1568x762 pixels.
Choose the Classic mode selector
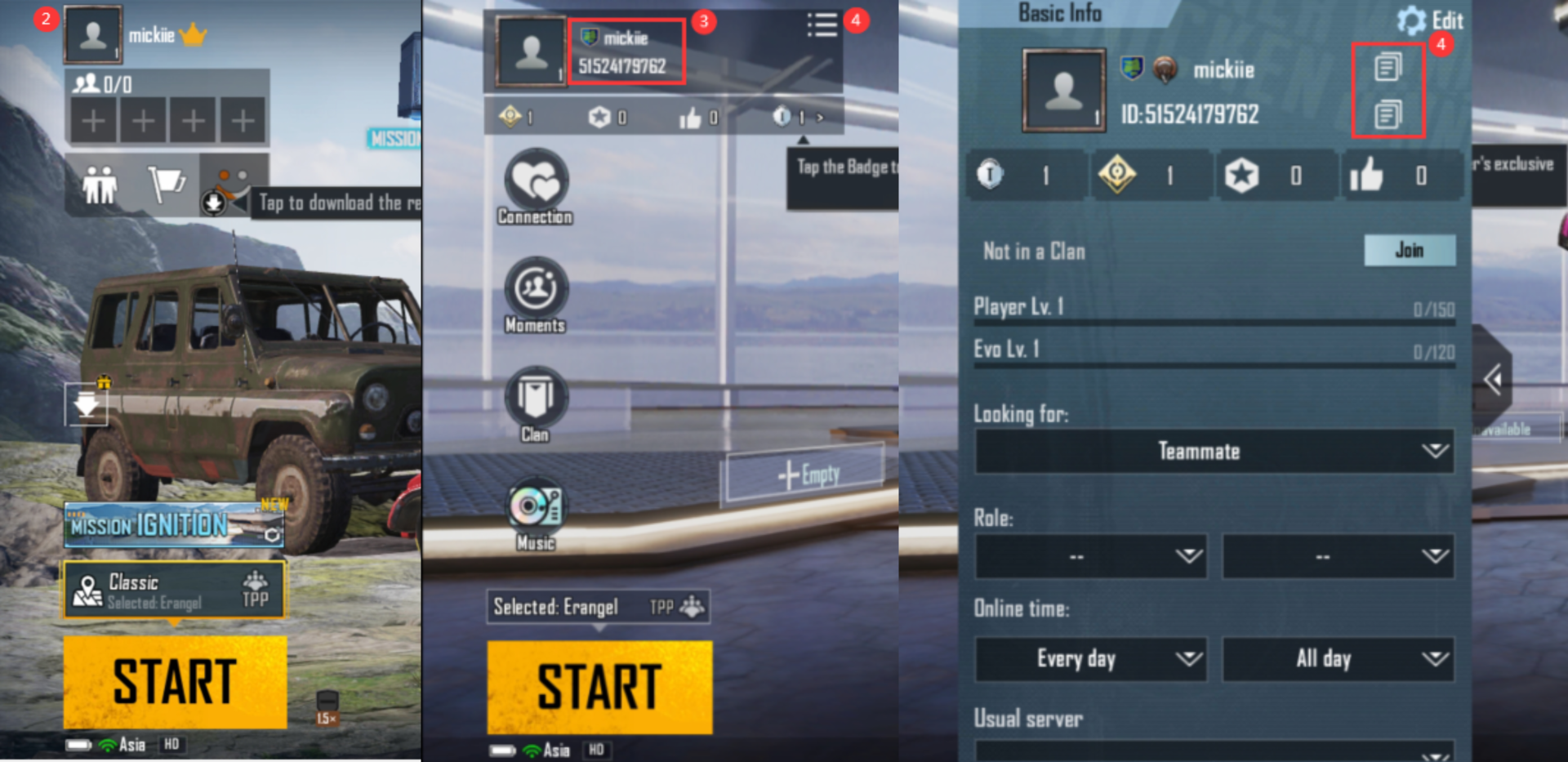[x=175, y=590]
